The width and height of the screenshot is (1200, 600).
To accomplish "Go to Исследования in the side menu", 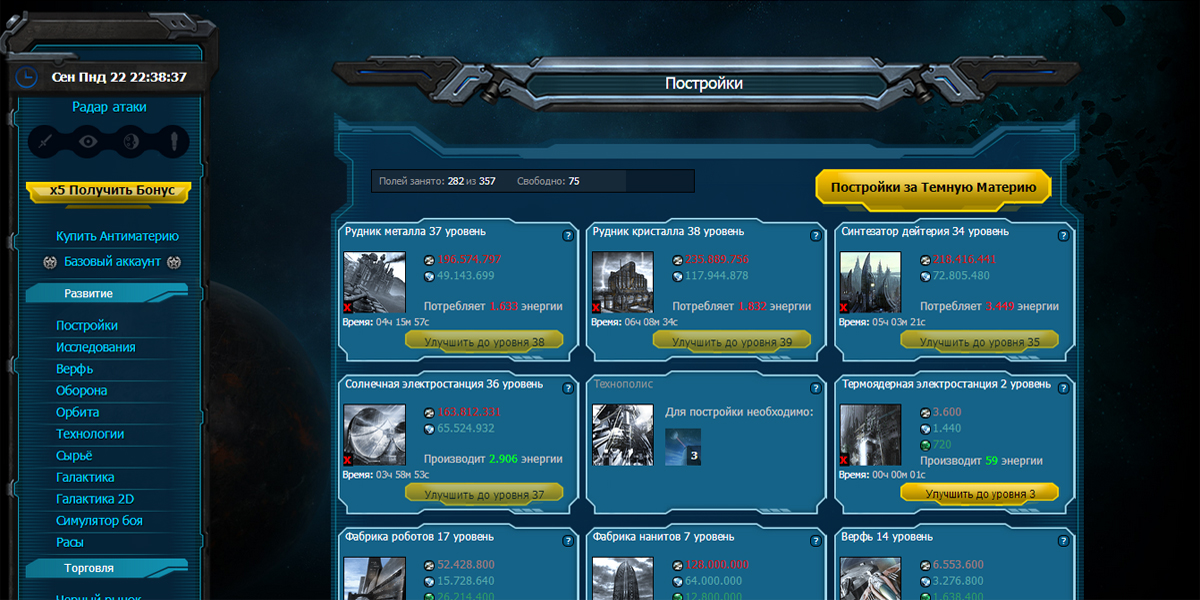I will pos(96,347).
